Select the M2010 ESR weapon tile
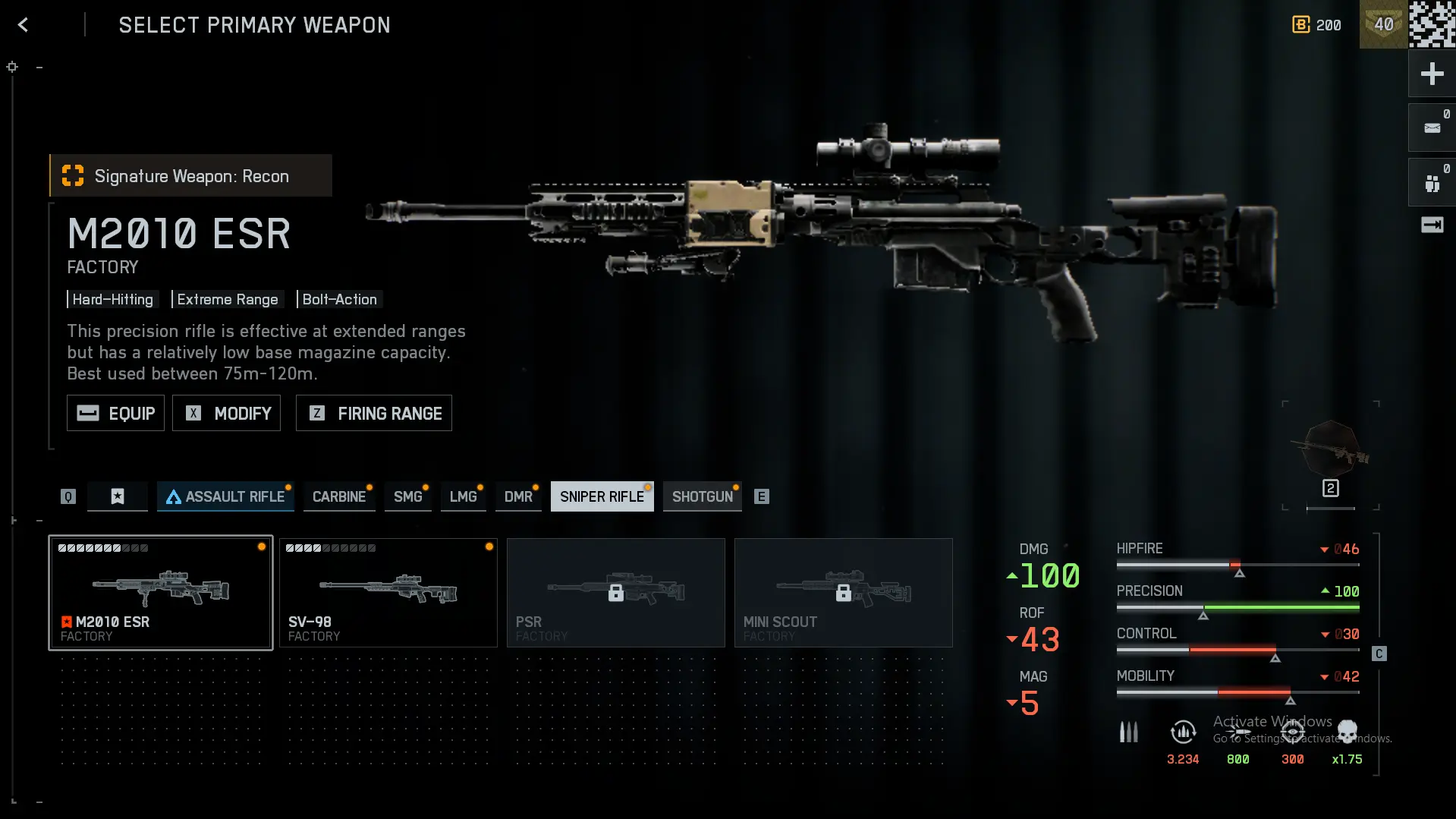Viewport: 1456px width, 819px height. tap(161, 593)
